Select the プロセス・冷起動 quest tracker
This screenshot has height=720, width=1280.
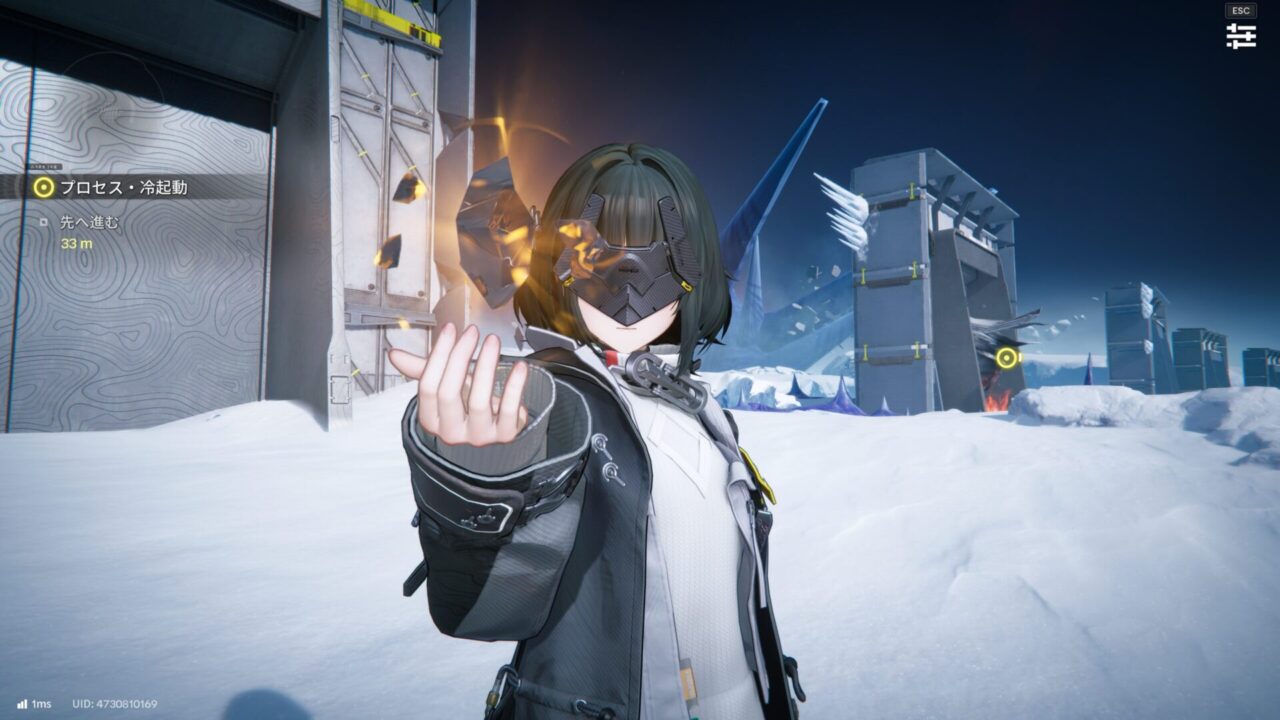tap(122, 187)
